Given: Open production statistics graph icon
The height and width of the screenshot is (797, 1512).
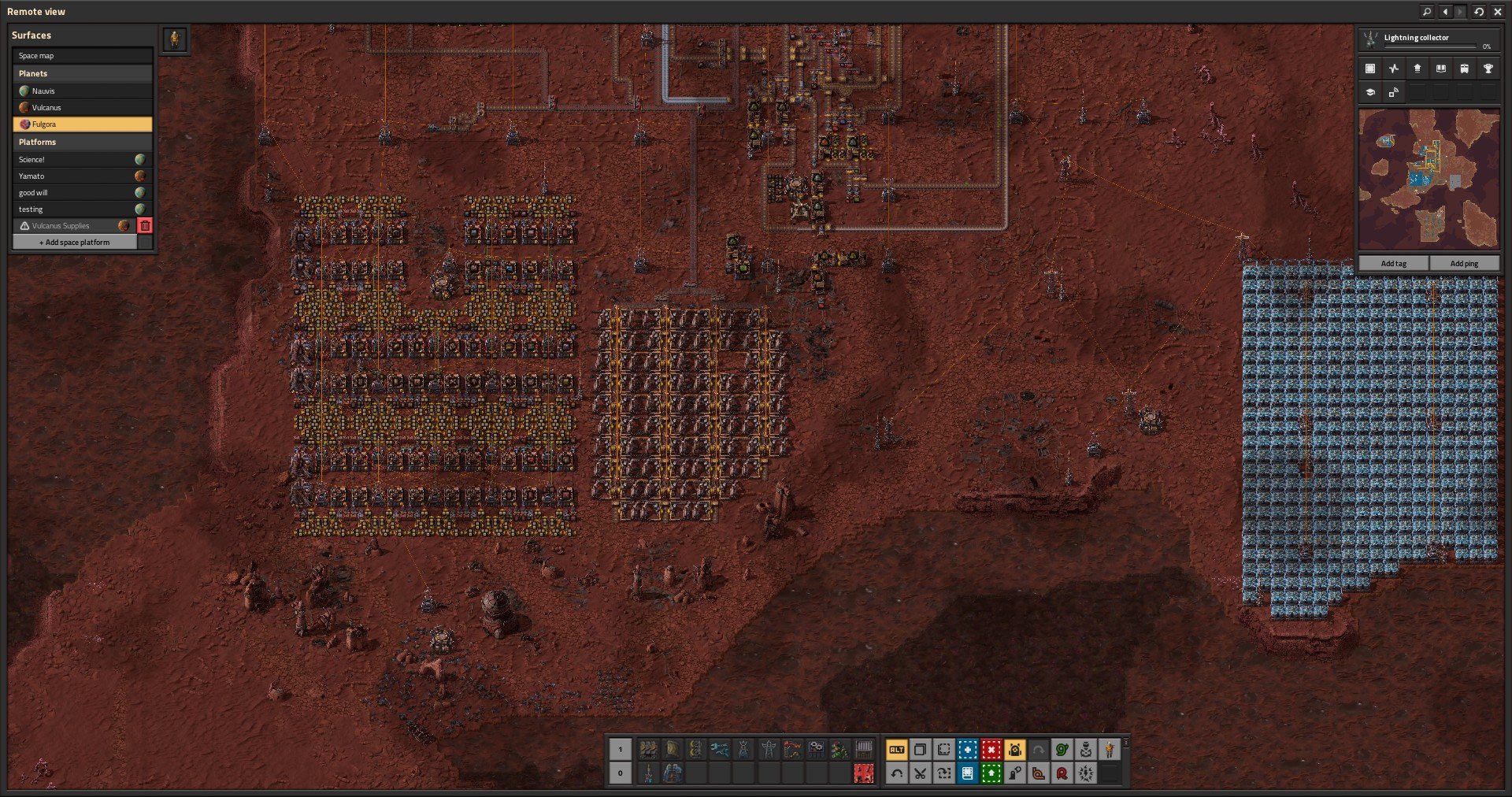Looking at the screenshot, I should coord(1394,69).
